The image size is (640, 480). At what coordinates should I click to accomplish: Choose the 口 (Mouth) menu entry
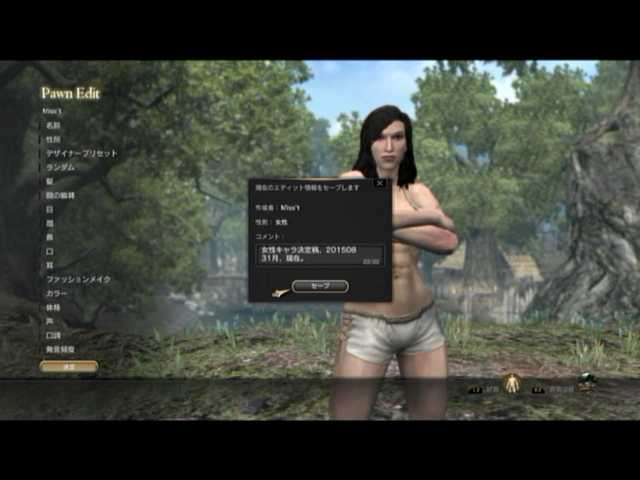pos(49,251)
